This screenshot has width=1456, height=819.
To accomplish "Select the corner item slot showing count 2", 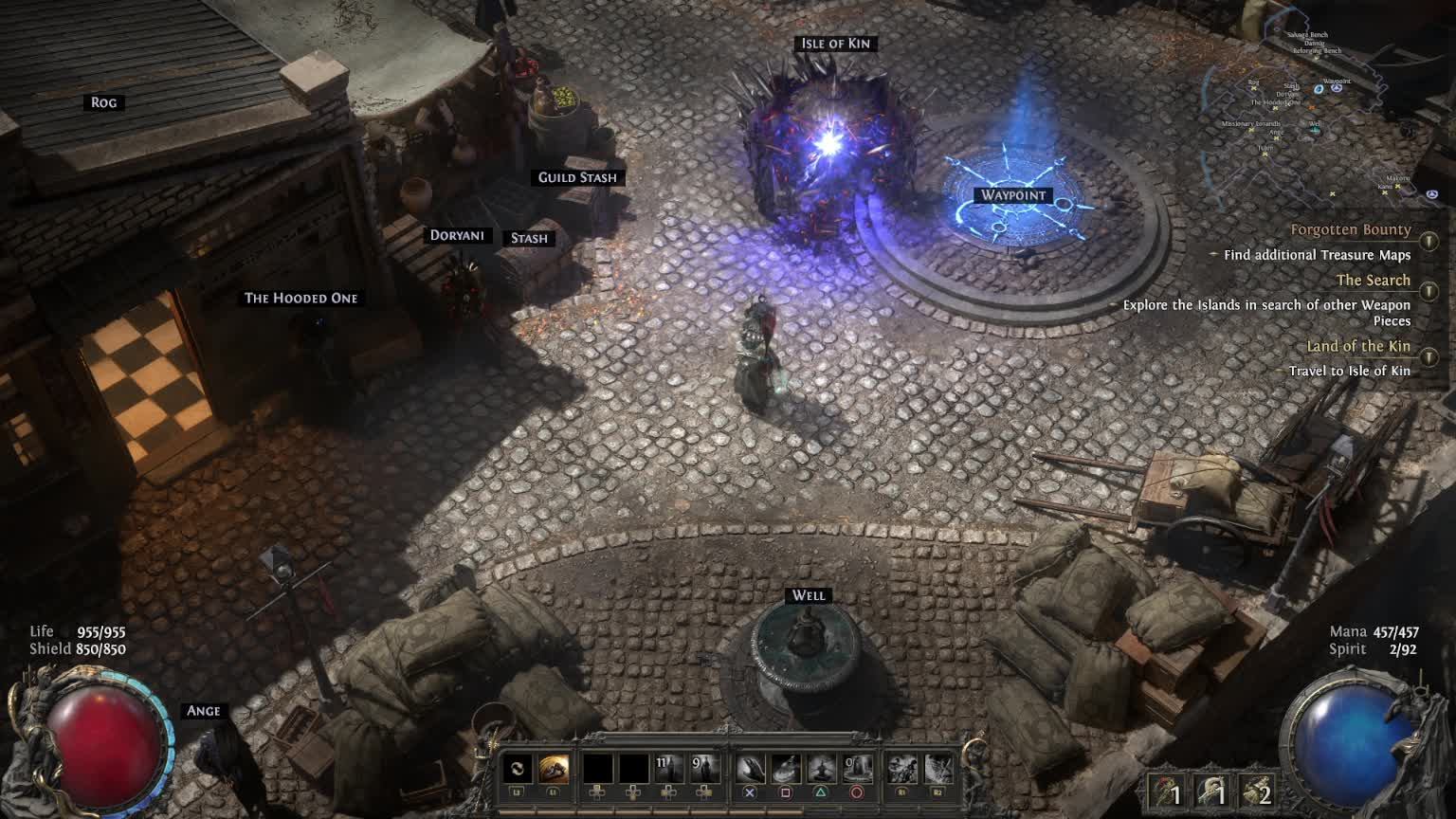I will pos(1255,792).
